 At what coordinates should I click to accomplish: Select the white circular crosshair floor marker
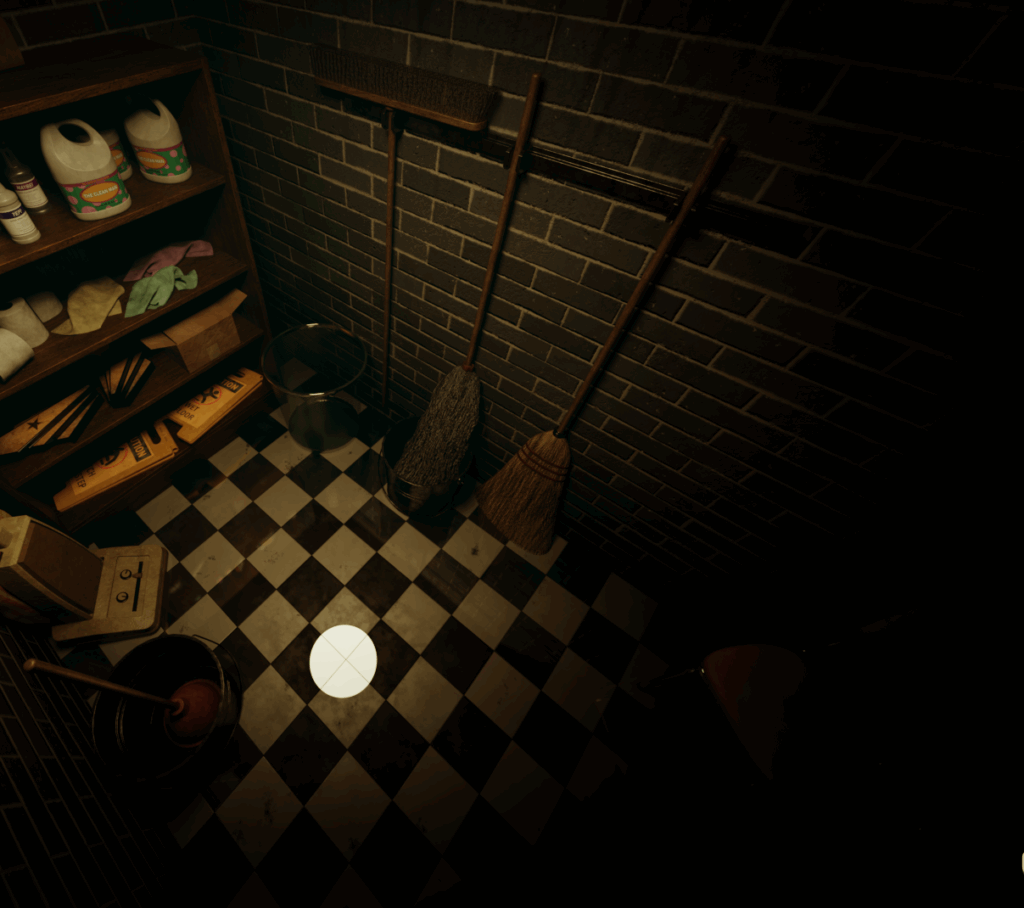(343, 661)
